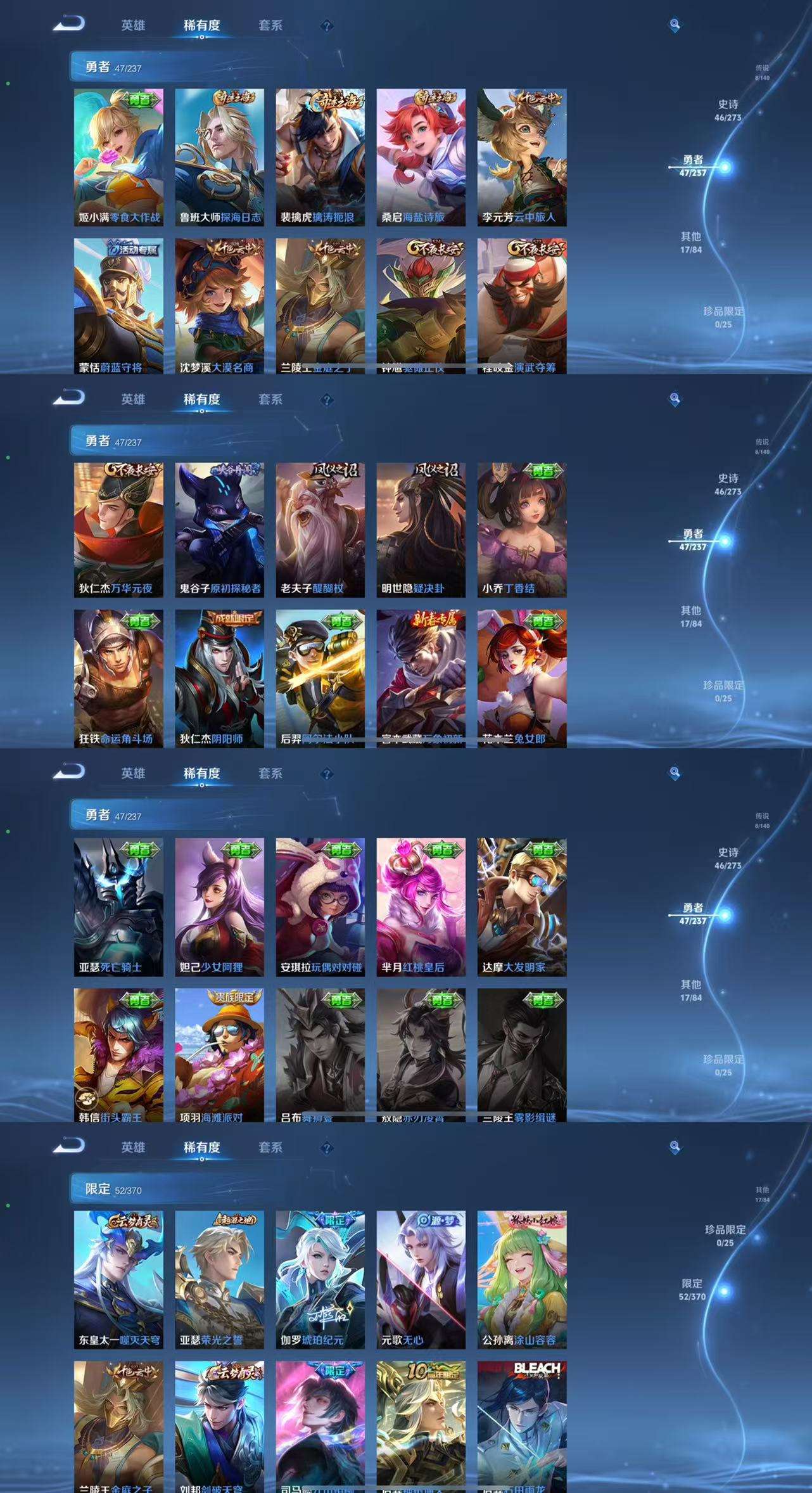Image resolution: width=812 pixels, height=1493 pixels.
Task: Select the 姬小满 零食大作战 skin card
Action: (x=118, y=157)
